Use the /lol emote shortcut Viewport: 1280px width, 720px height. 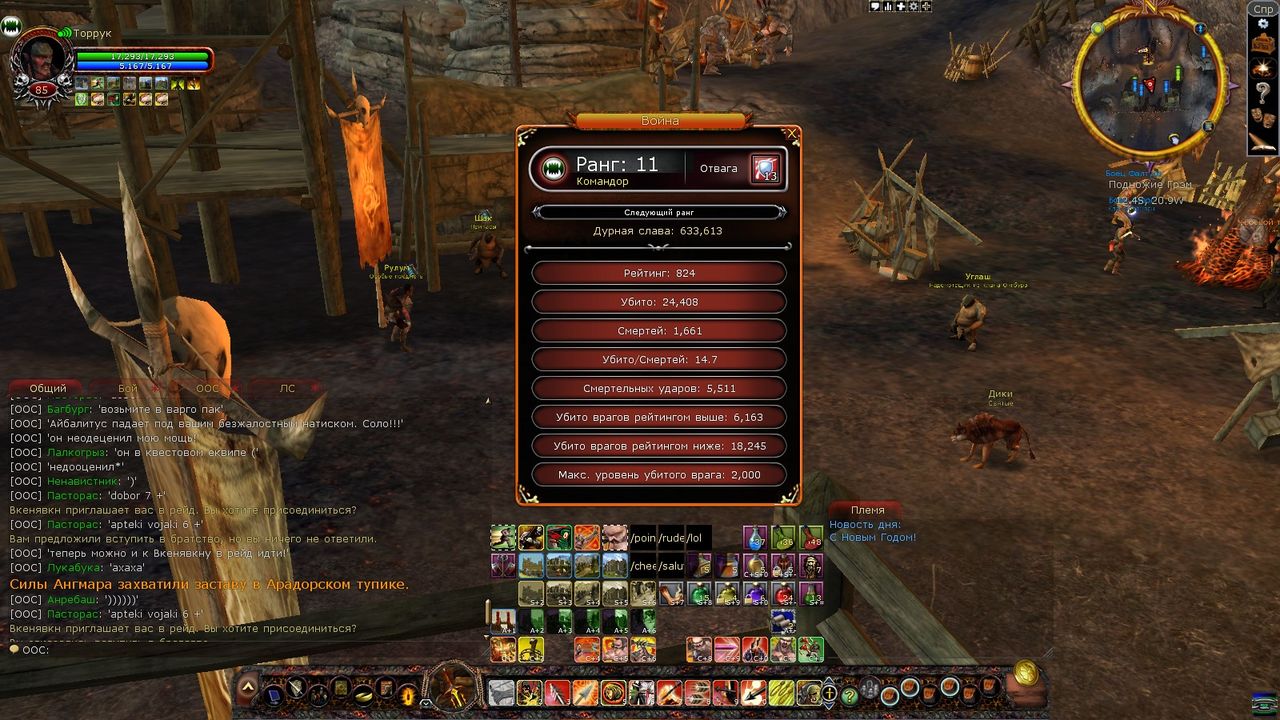[x=696, y=538]
